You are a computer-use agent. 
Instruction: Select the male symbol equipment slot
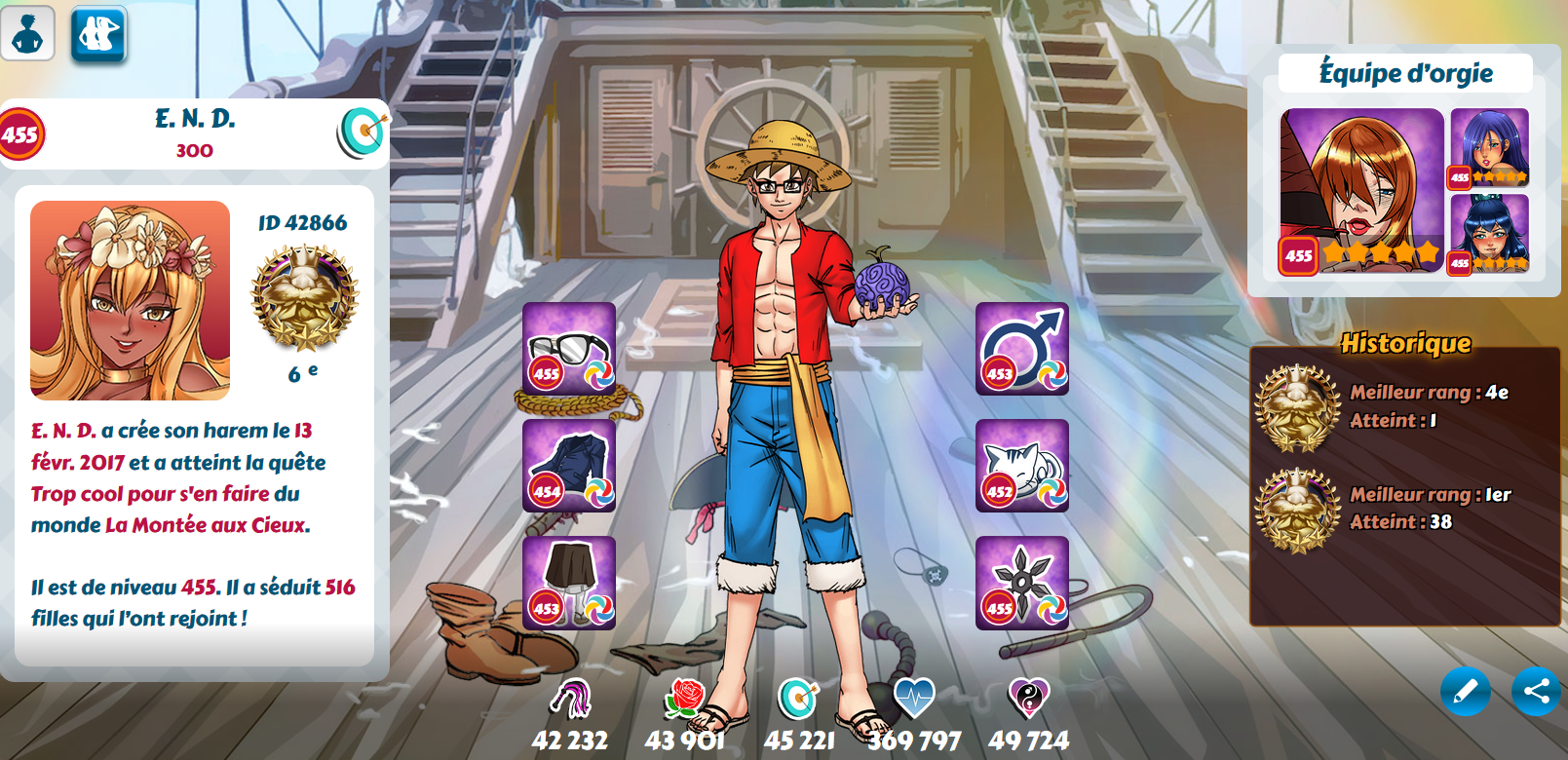tap(1022, 348)
